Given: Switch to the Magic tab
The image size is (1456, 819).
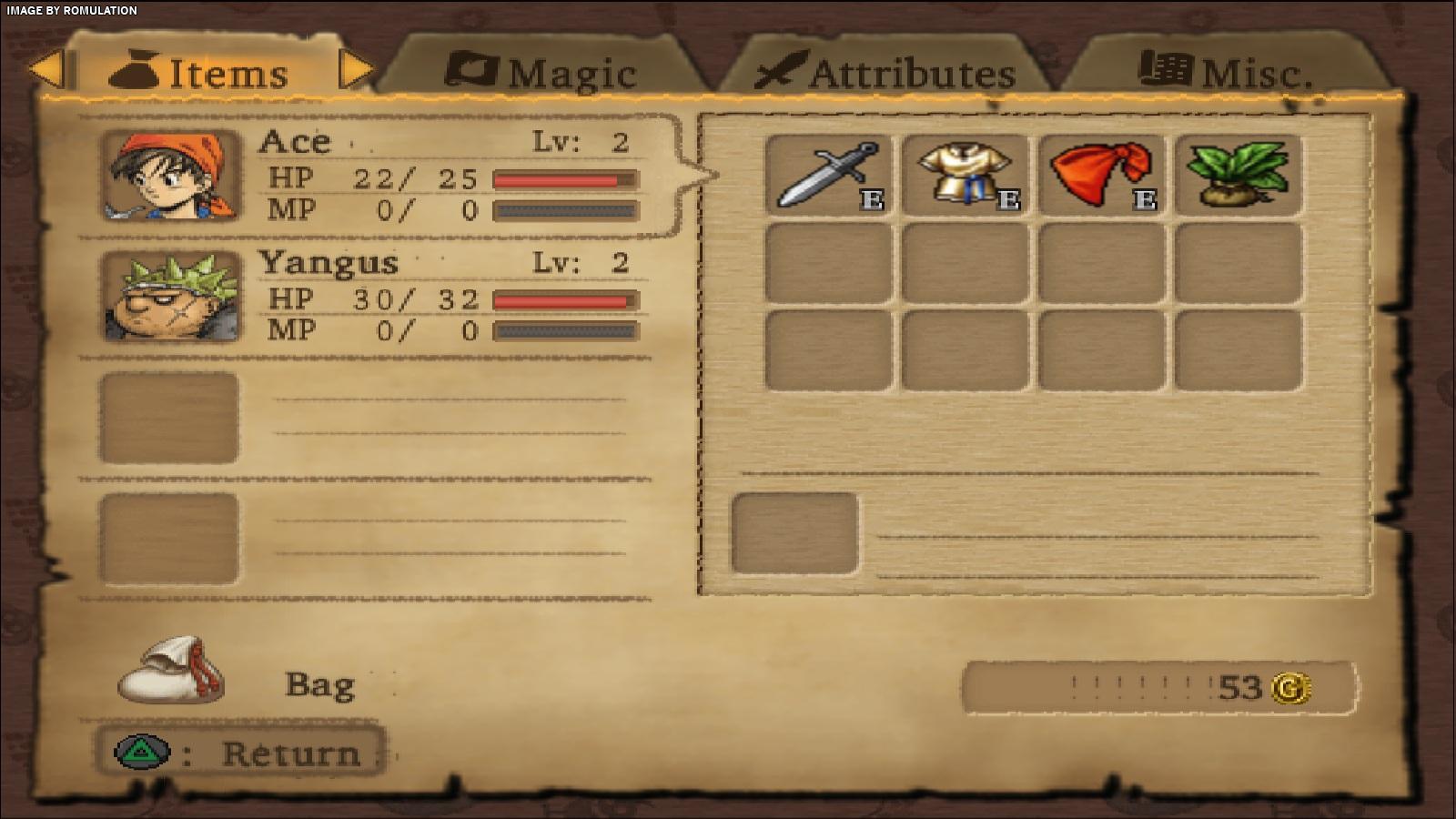Looking at the screenshot, I should (543, 71).
